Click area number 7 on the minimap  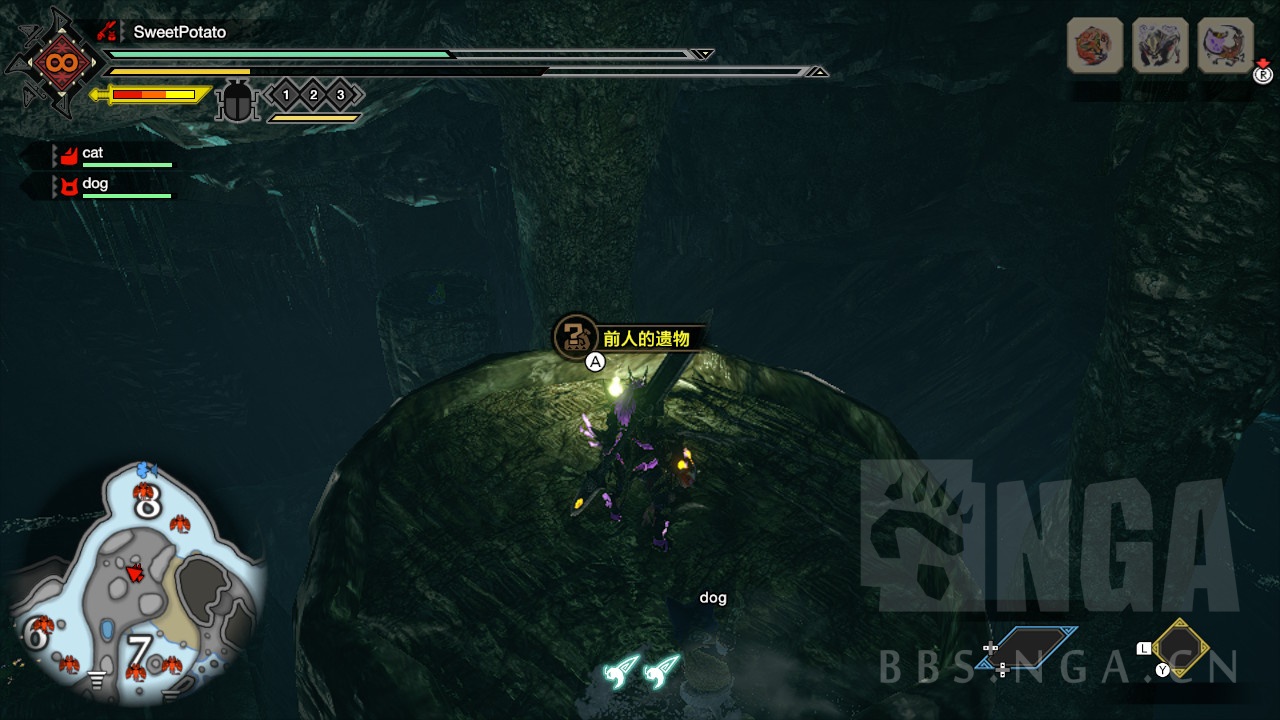coord(138,651)
